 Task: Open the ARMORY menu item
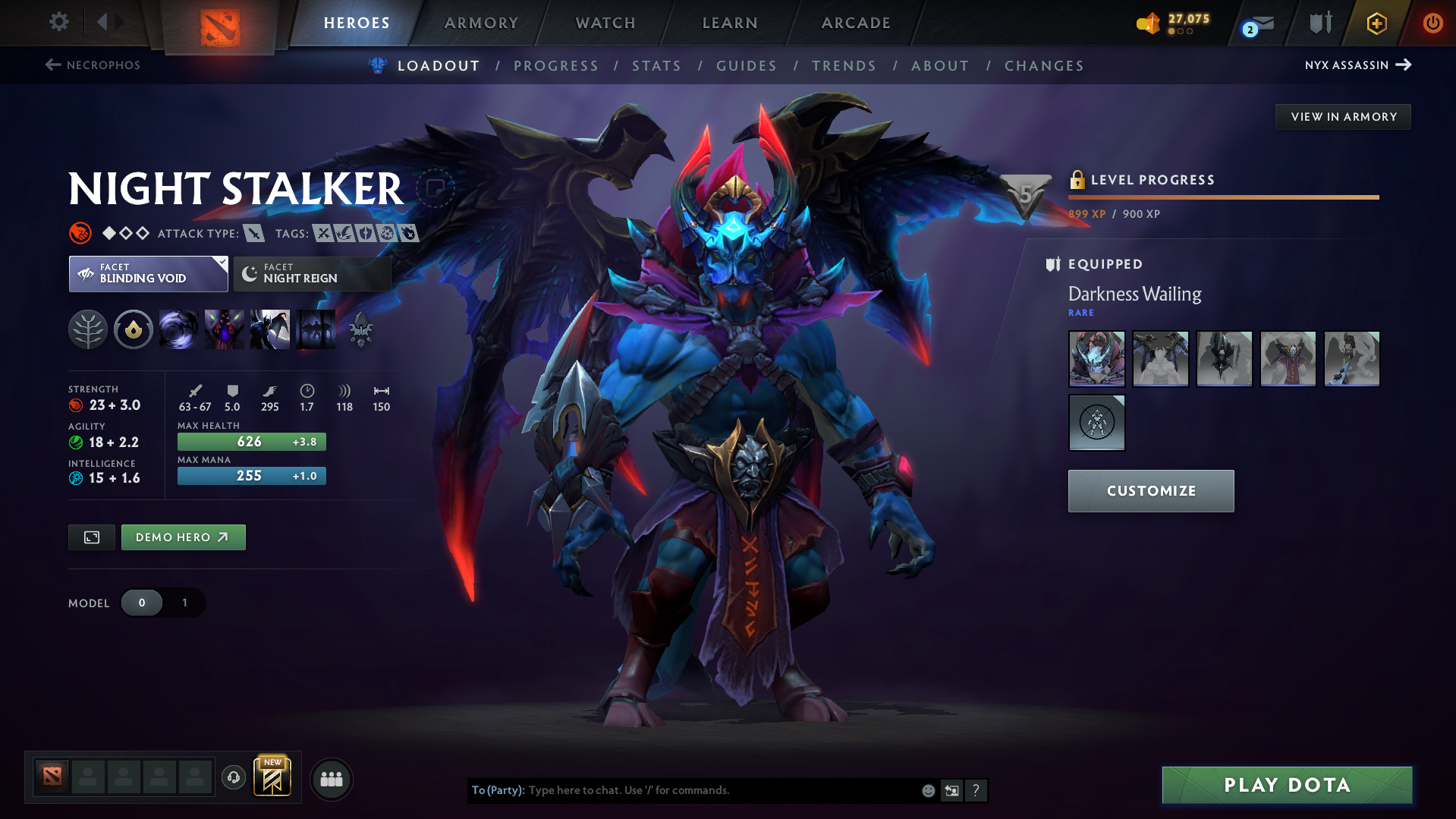481,23
